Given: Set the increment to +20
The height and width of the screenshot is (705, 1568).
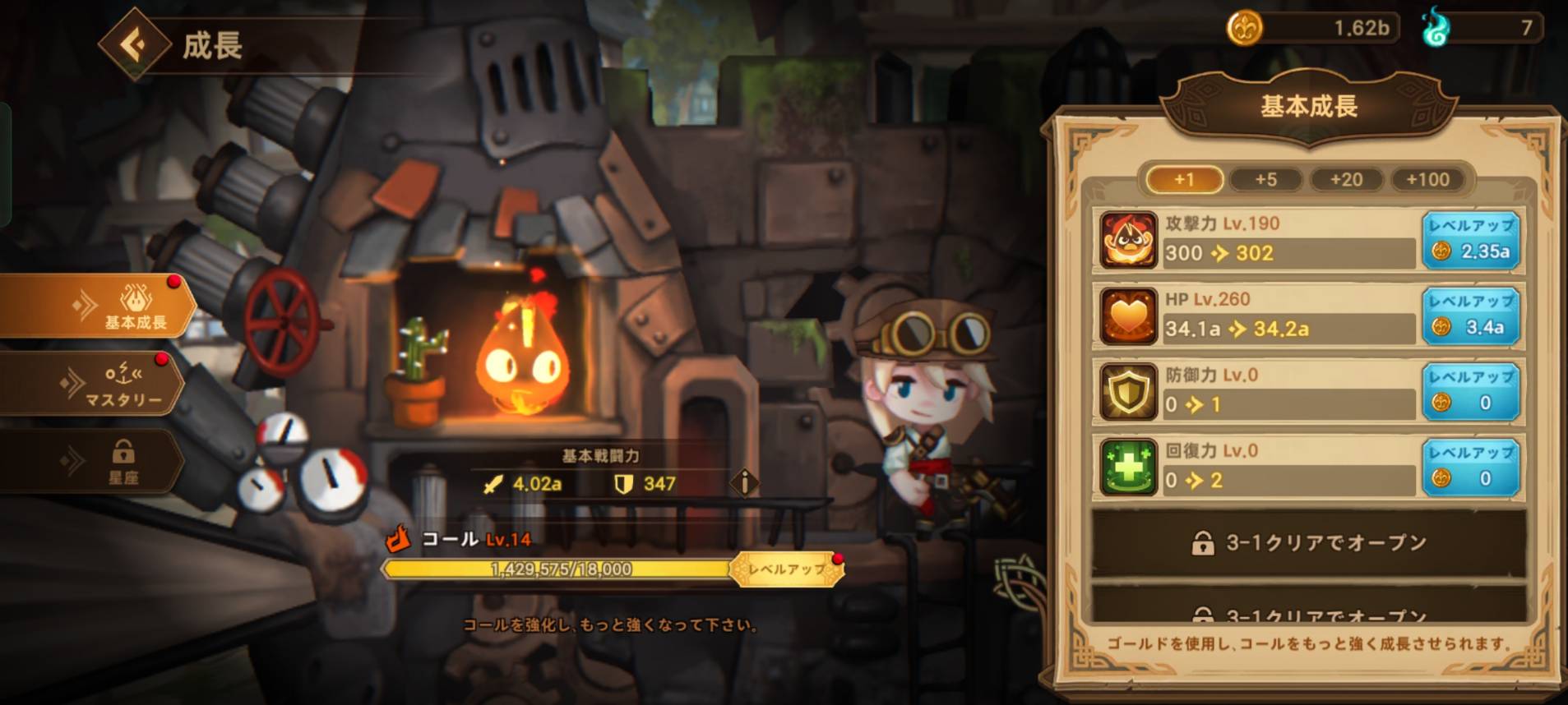Looking at the screenshot, I should coord(1346,179).
